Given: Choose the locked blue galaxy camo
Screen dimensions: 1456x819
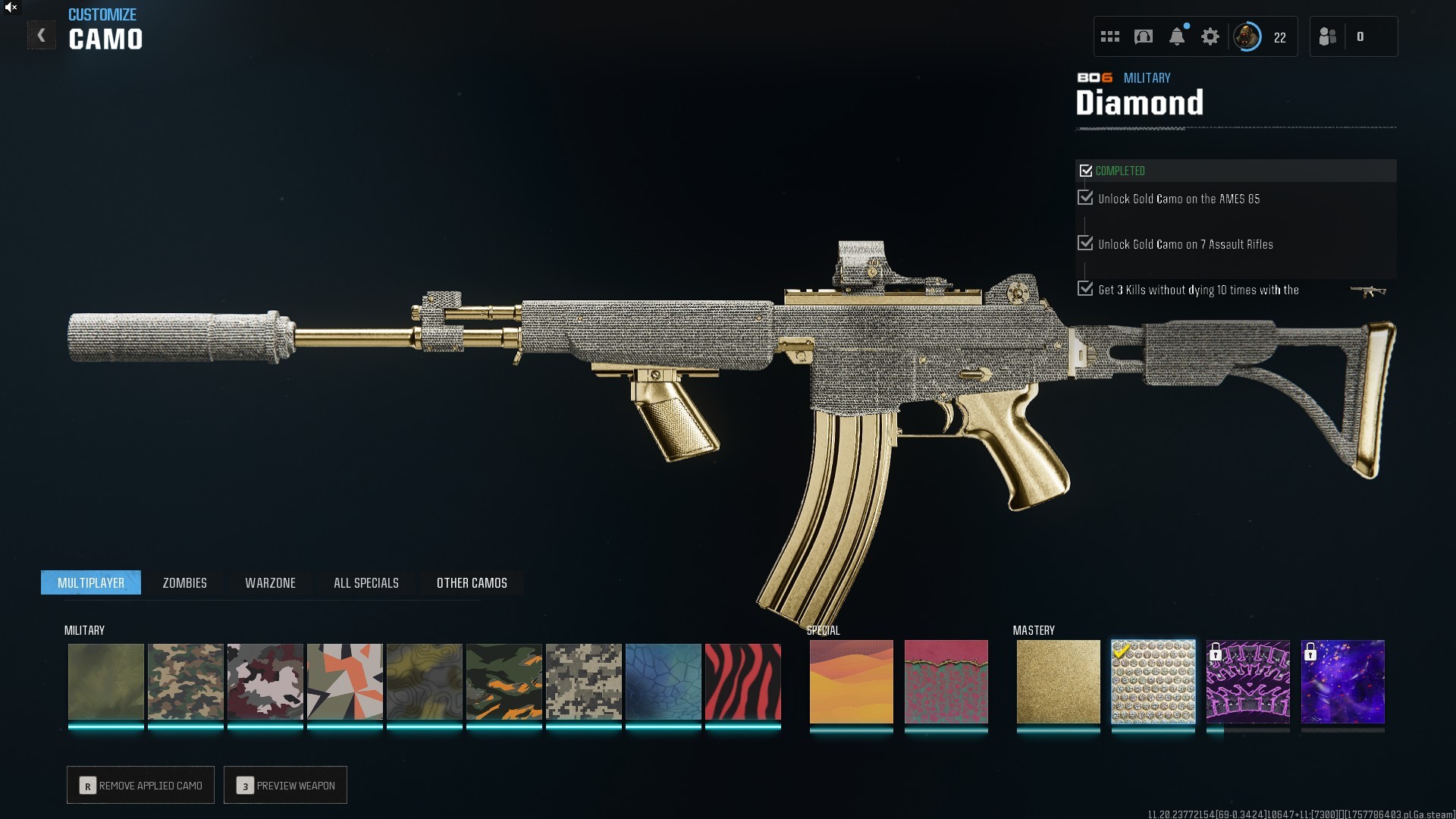Looking at the screenshot, I should click(1342, 682).
